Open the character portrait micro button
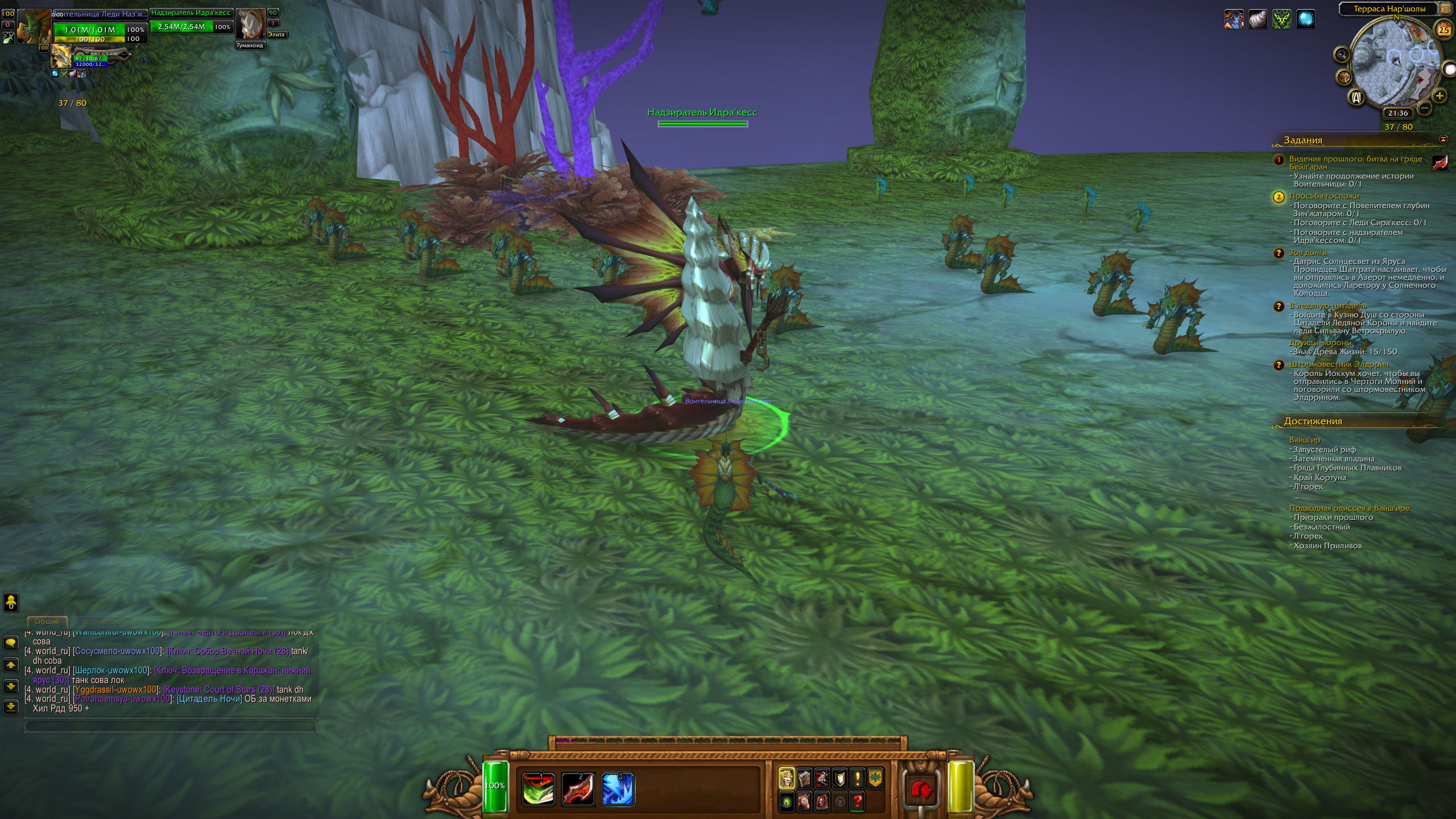 (786, 778)
